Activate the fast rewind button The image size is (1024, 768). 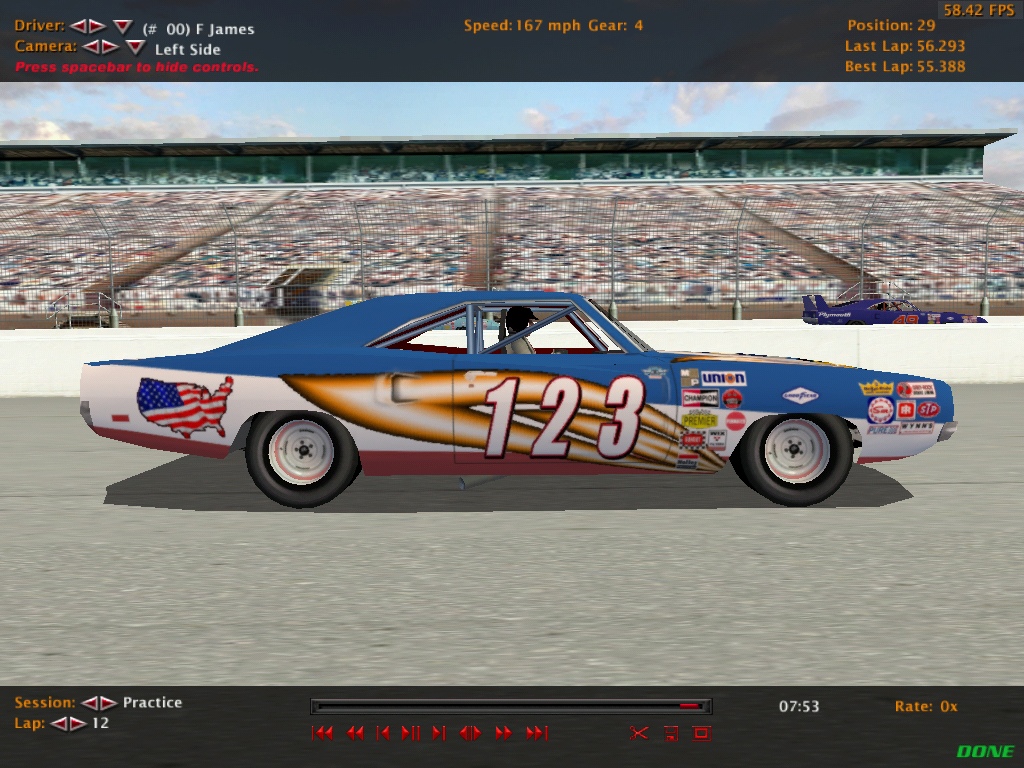pyautogui.click(x=355, y=733)
